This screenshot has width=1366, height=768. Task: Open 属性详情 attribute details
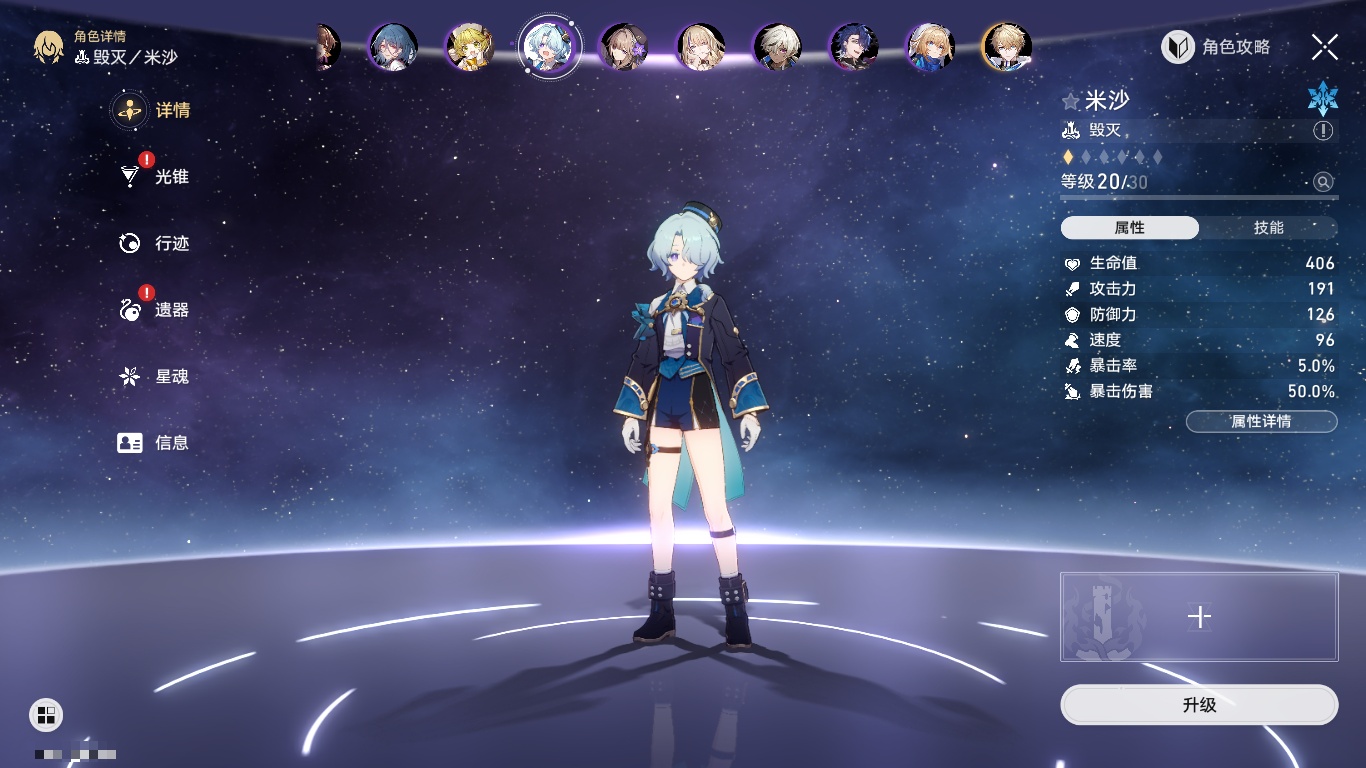coord(1261,422)
